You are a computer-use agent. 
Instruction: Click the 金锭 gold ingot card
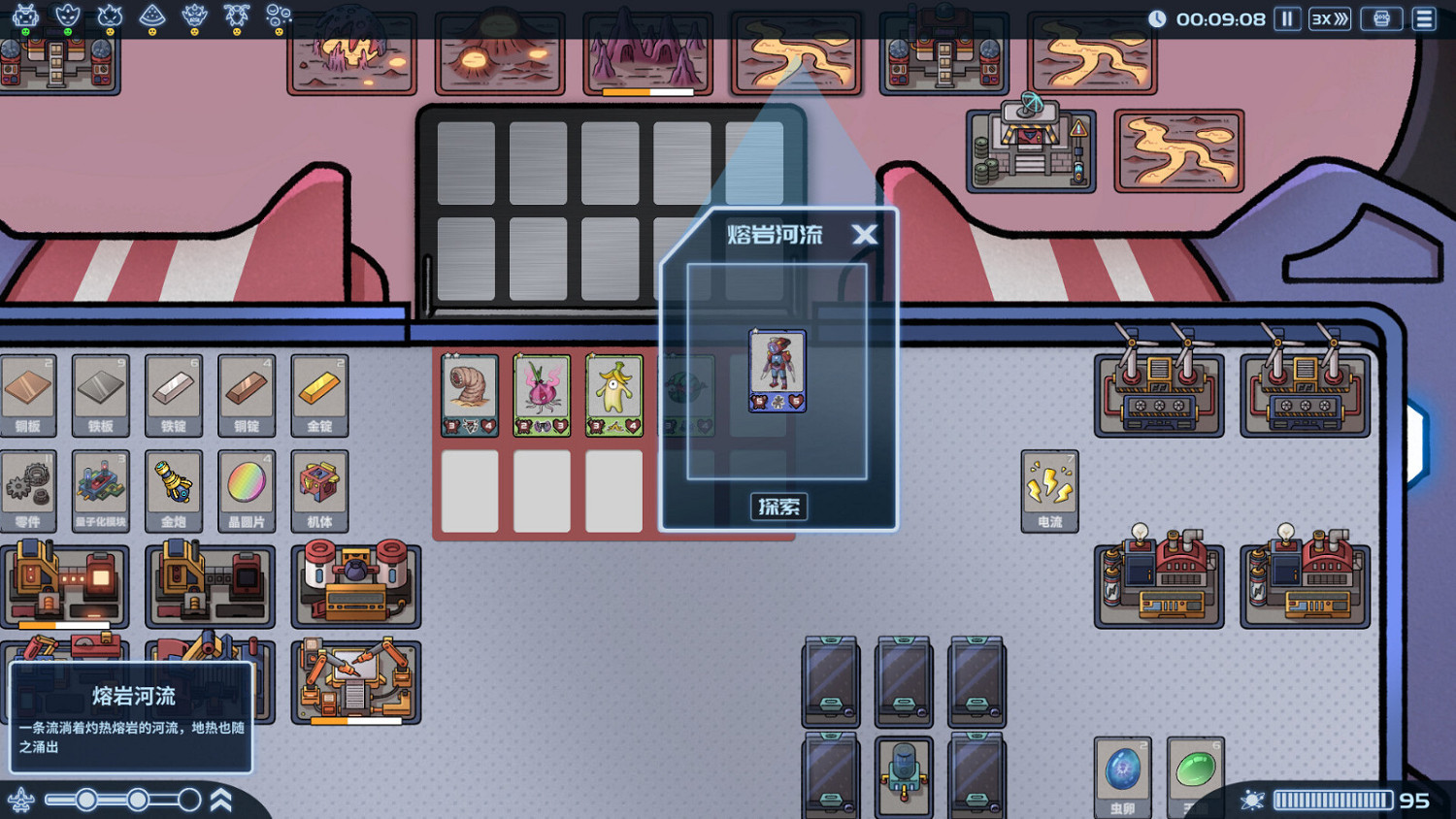pyautogui.click(x=319, y=395)
